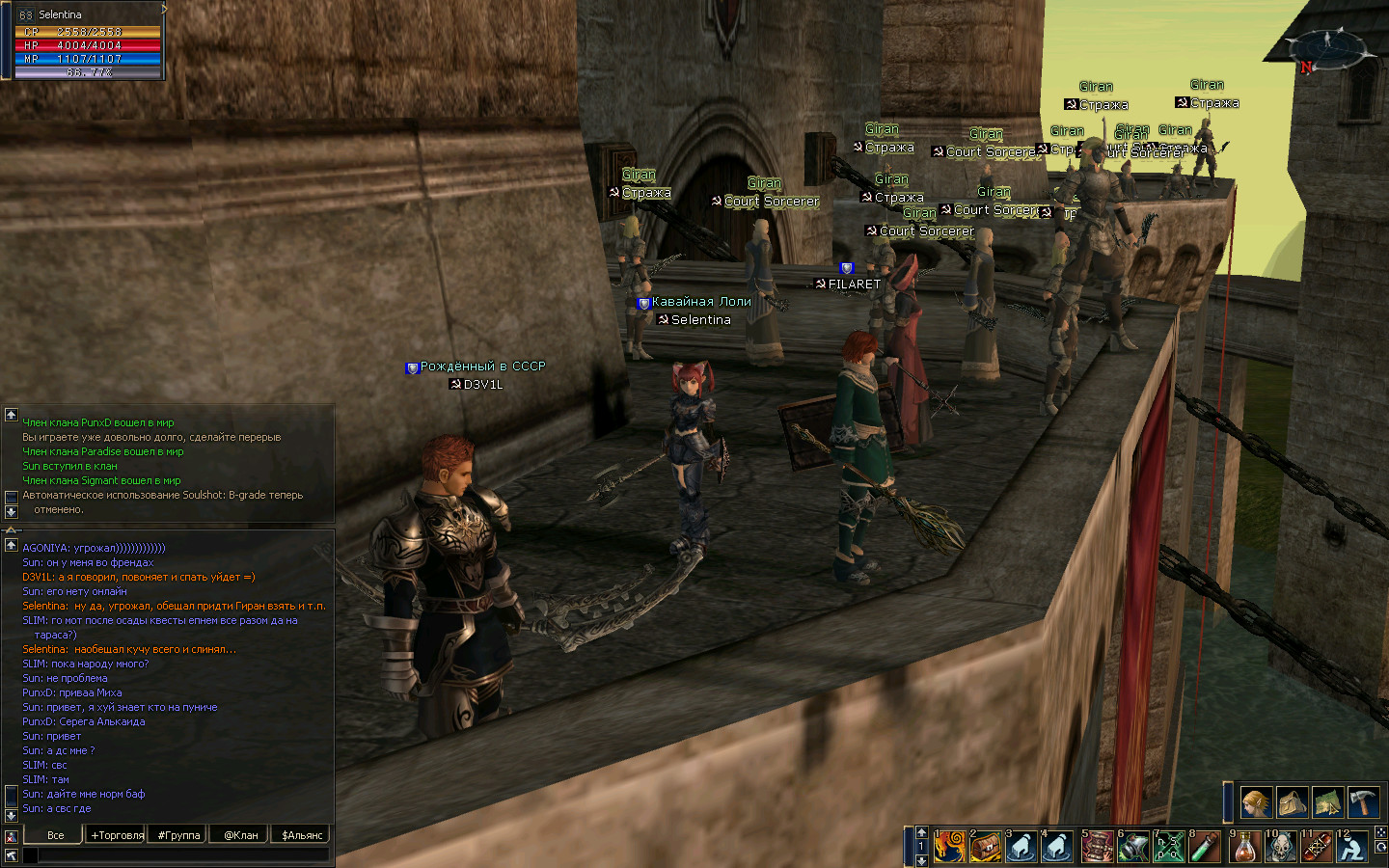Open the character status menu icon

pos(1256,802)
